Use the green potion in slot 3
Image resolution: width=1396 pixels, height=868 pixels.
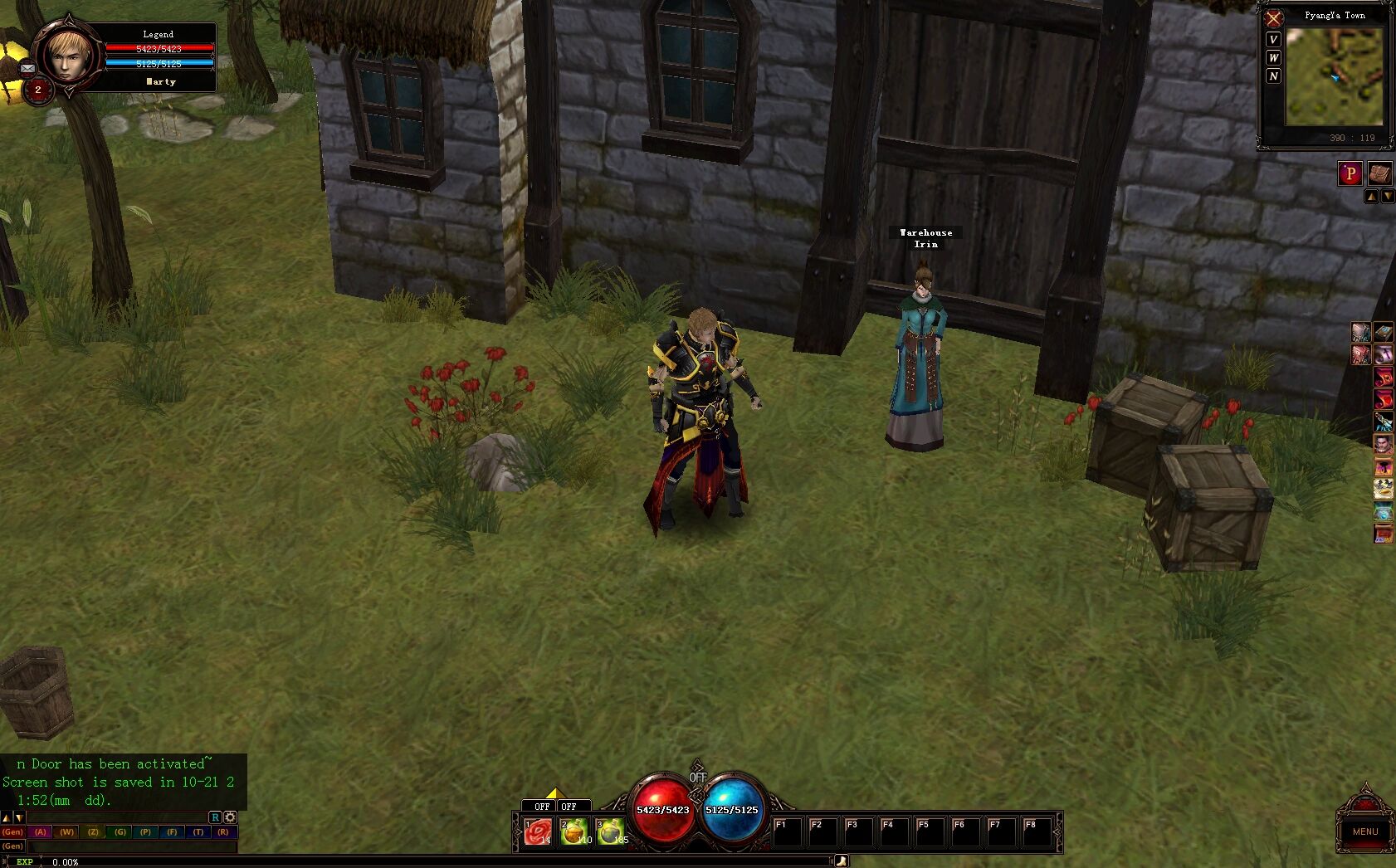tap(610, 831)
